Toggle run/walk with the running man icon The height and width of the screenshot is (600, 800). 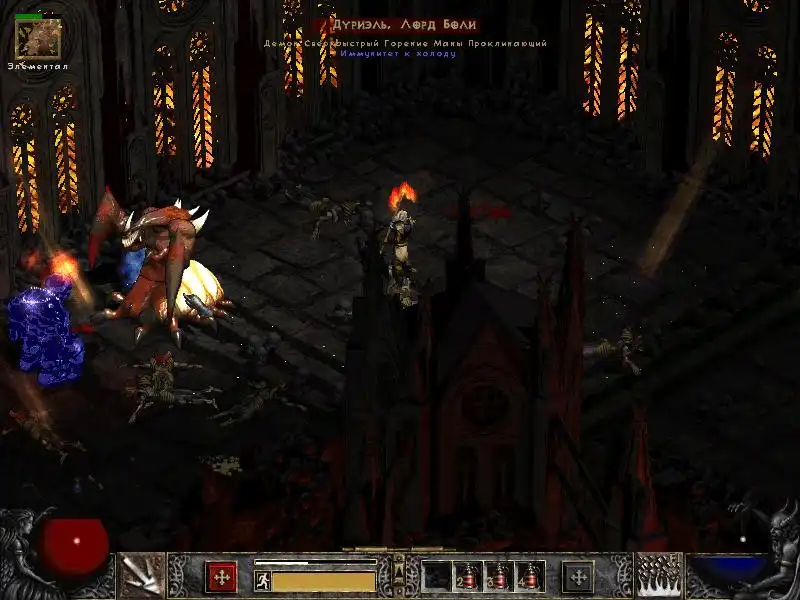tap(263, 579)
